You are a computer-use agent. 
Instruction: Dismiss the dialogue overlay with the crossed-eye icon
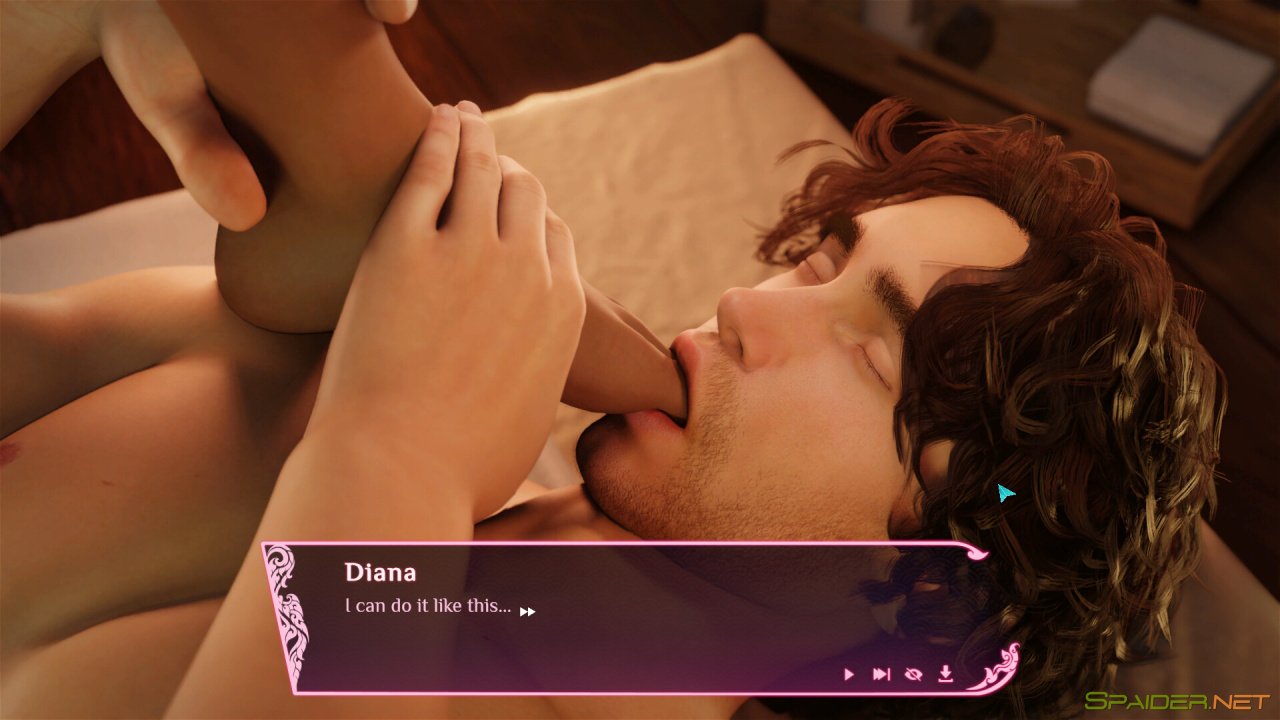pos(915,673)
